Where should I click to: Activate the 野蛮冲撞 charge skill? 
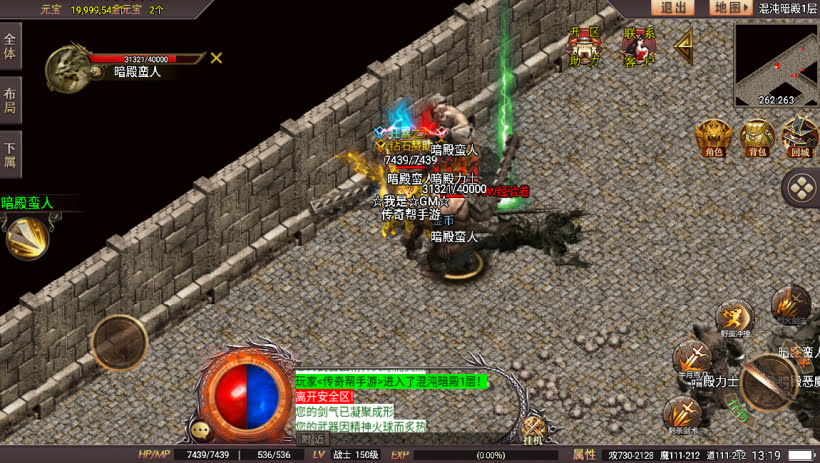coord(733,316)
